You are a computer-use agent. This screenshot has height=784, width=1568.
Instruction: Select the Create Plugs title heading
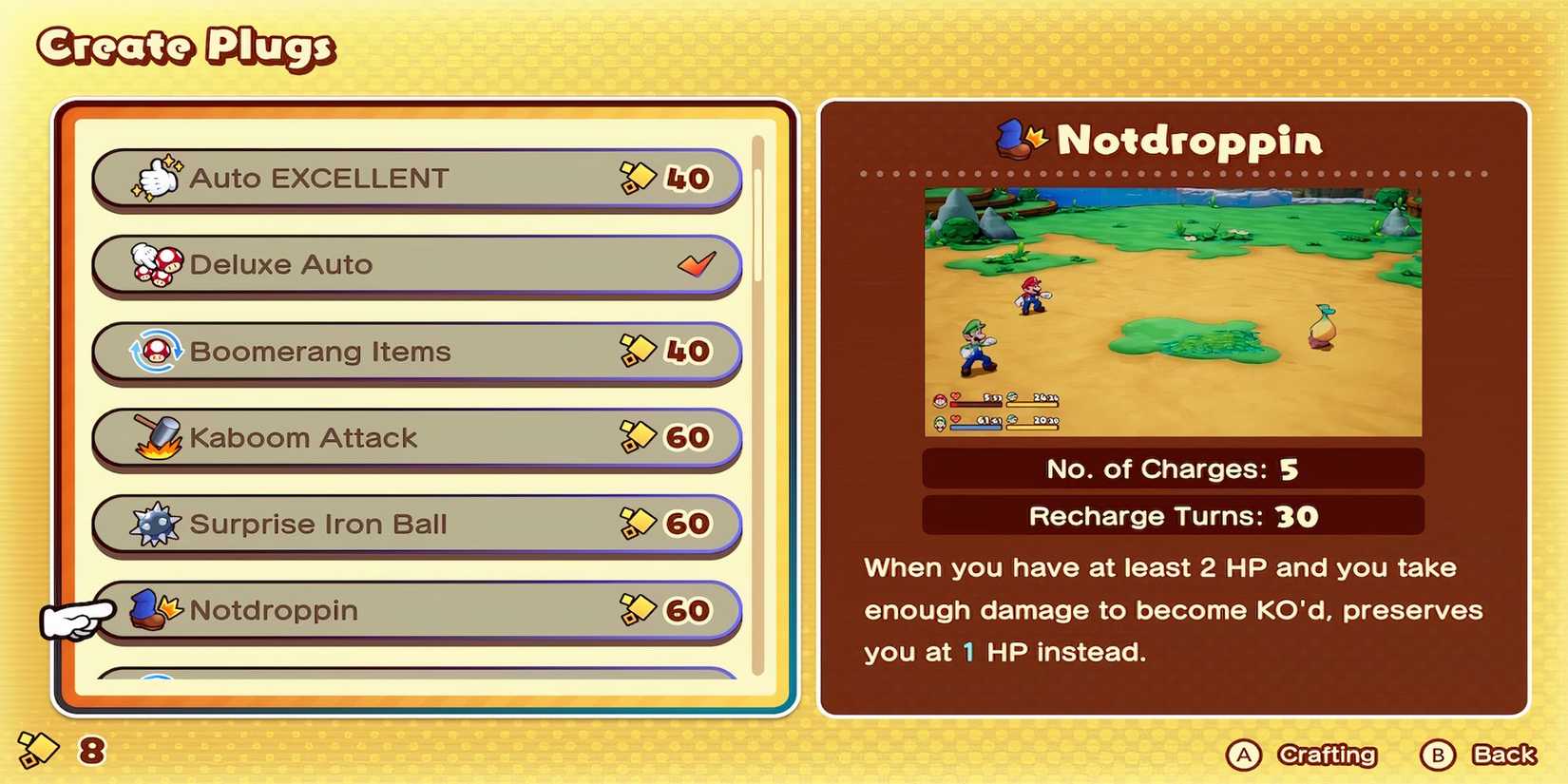pyautogui.click(x=183, y=45)
